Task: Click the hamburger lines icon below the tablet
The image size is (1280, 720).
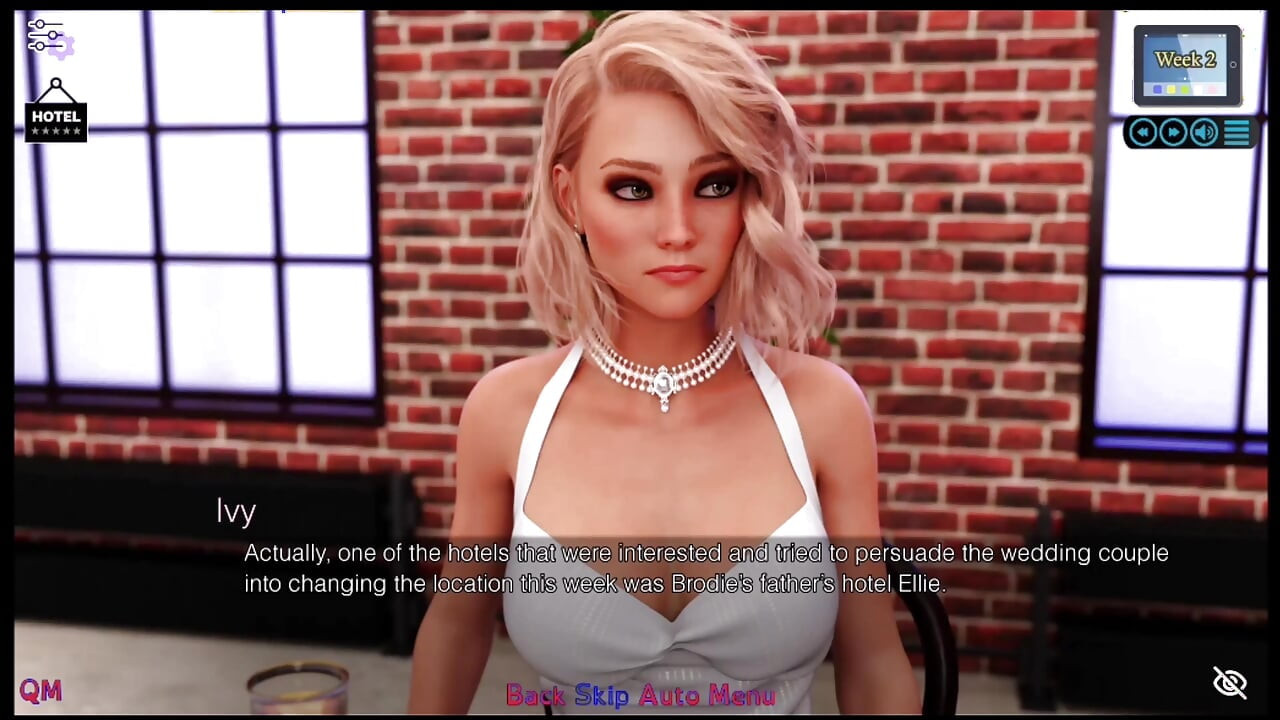Action: pos(1236,131)
